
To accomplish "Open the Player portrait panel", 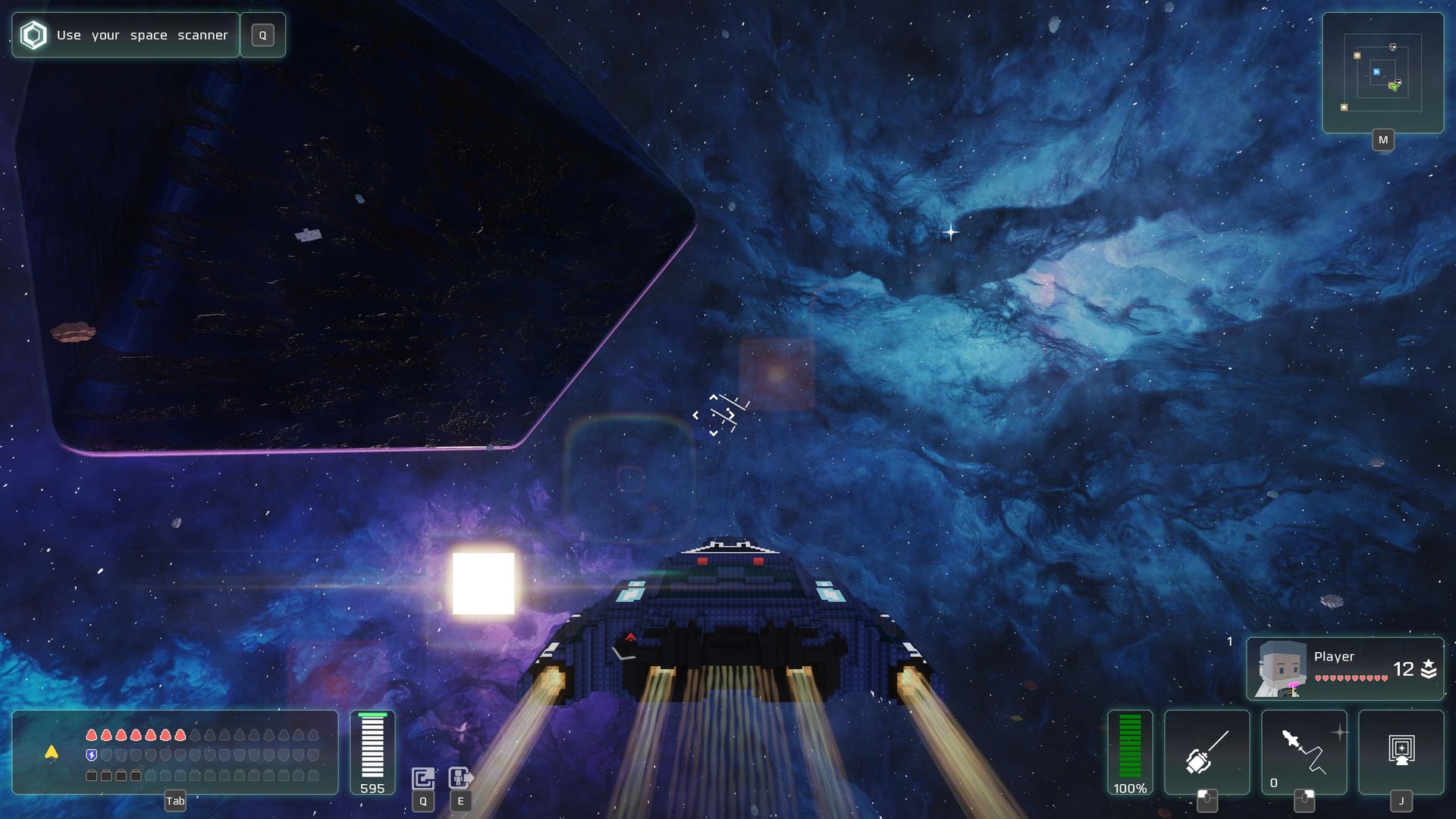I will click(1345, 668).
